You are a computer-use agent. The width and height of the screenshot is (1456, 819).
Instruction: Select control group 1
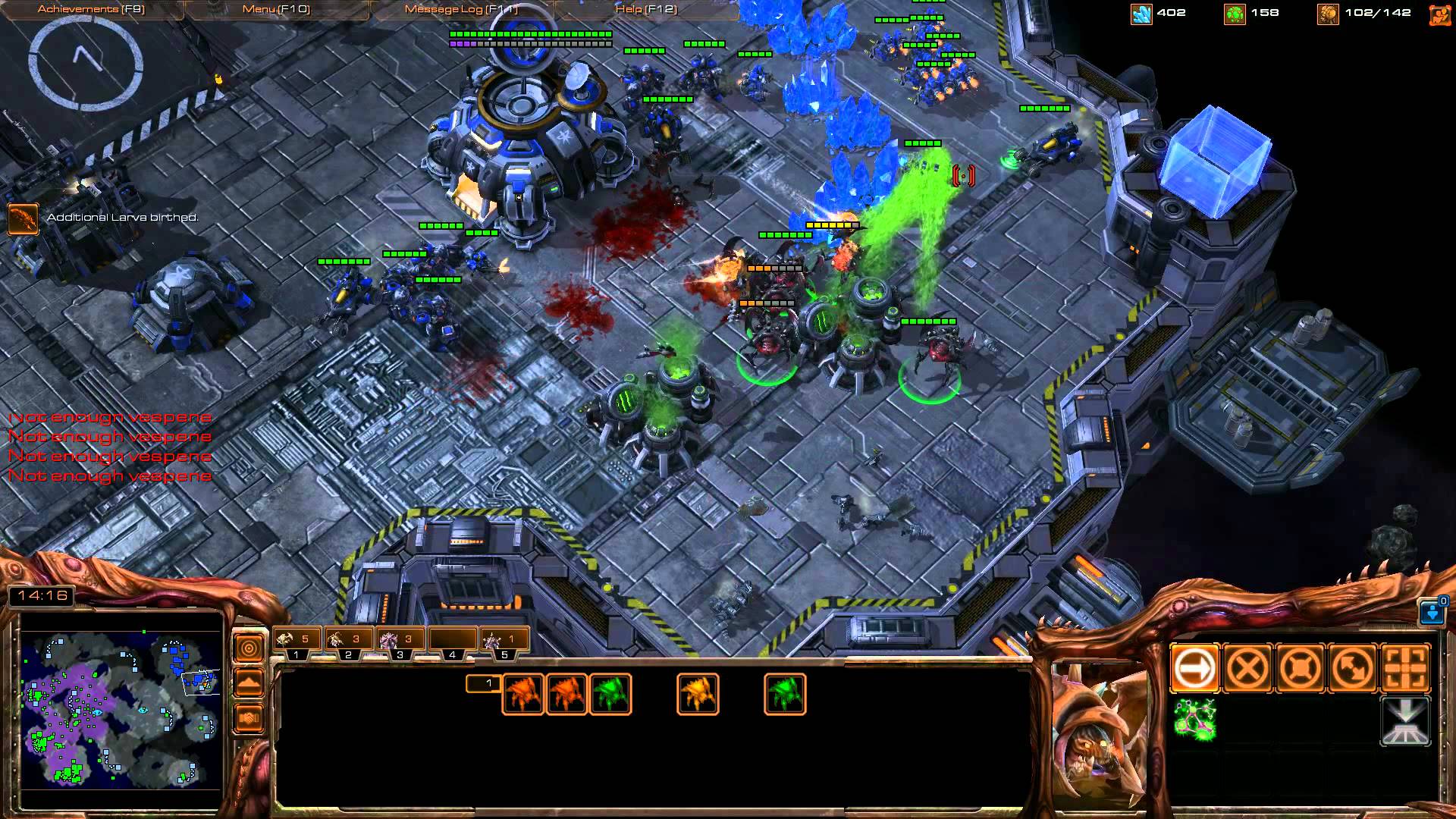pyautogui.click(x=297, y=642)
